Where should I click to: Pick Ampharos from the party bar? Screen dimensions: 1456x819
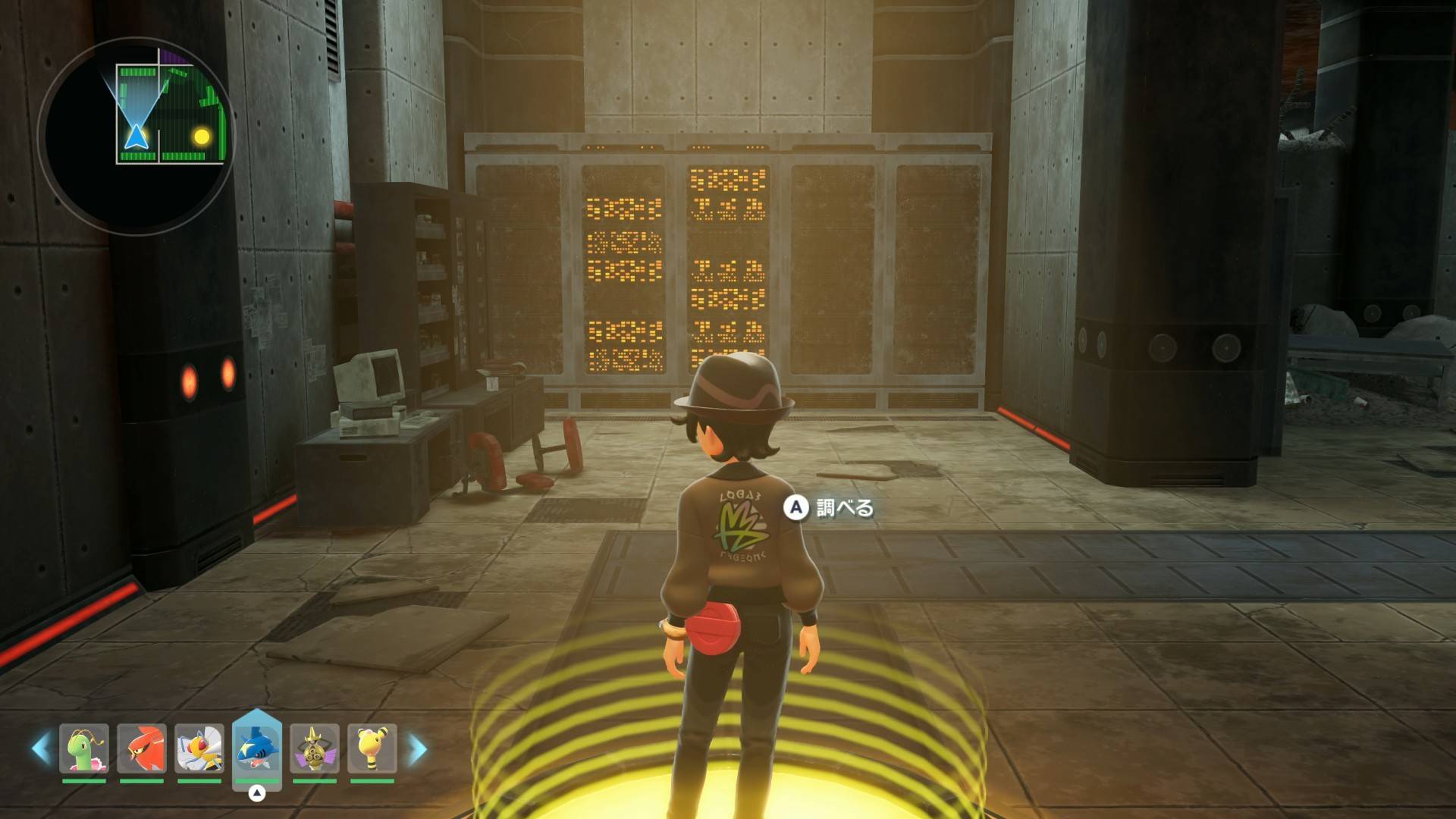tap(372, 748)
